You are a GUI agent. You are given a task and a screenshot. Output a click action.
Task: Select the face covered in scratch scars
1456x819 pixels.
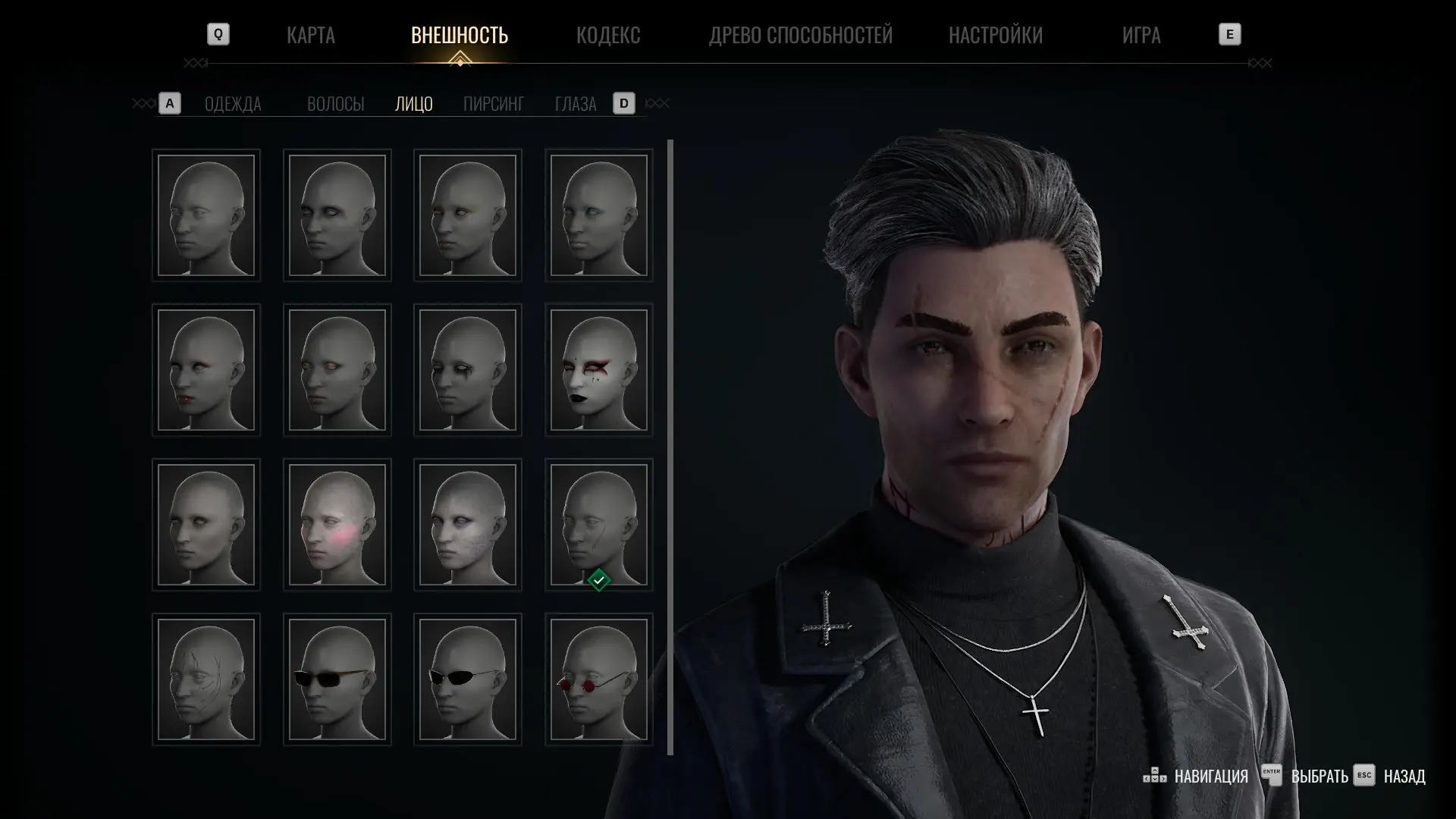point(206,679)
